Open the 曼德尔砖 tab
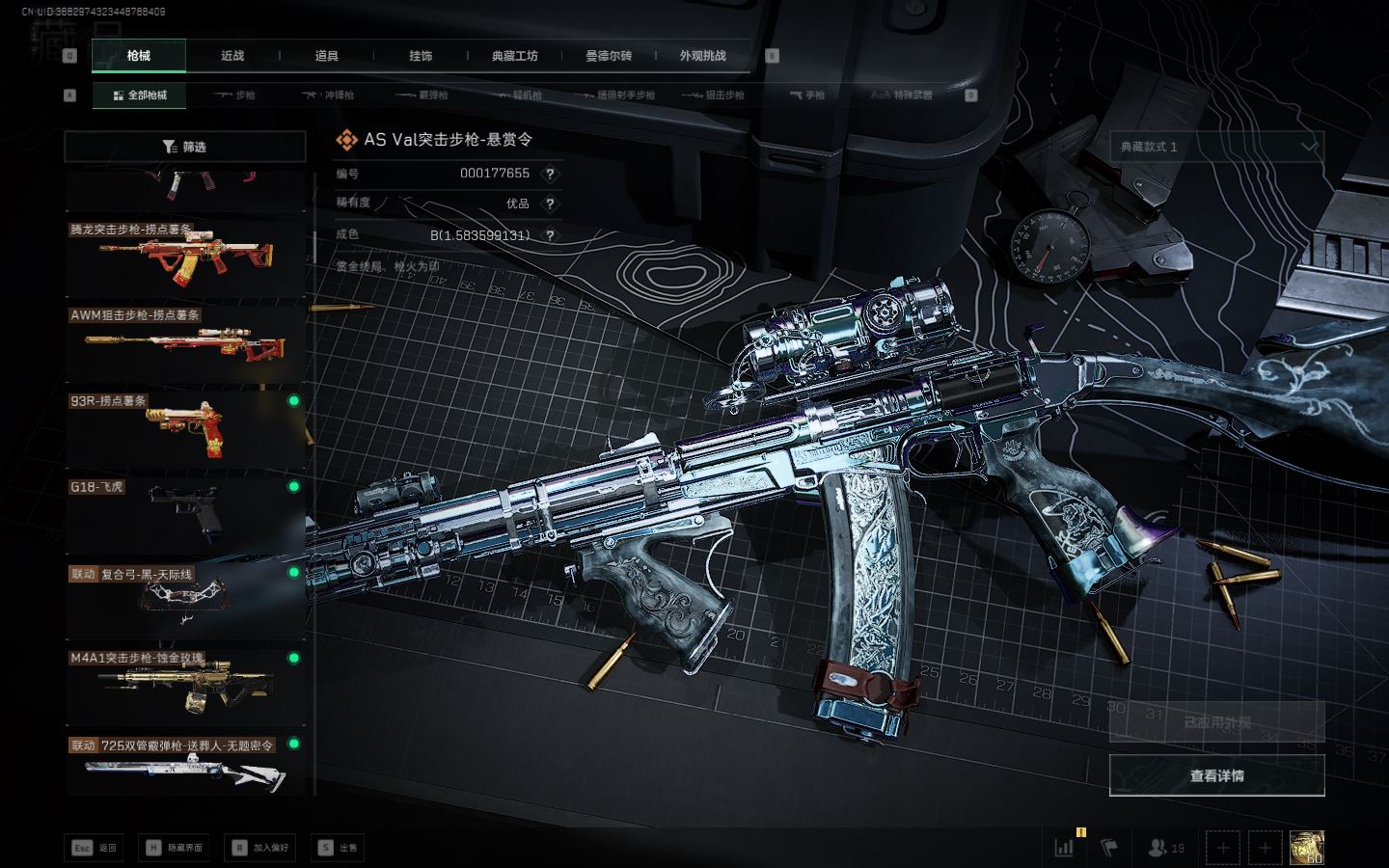Image resolution: width=1389 pixels, height=868 pixels. point(609,56)
